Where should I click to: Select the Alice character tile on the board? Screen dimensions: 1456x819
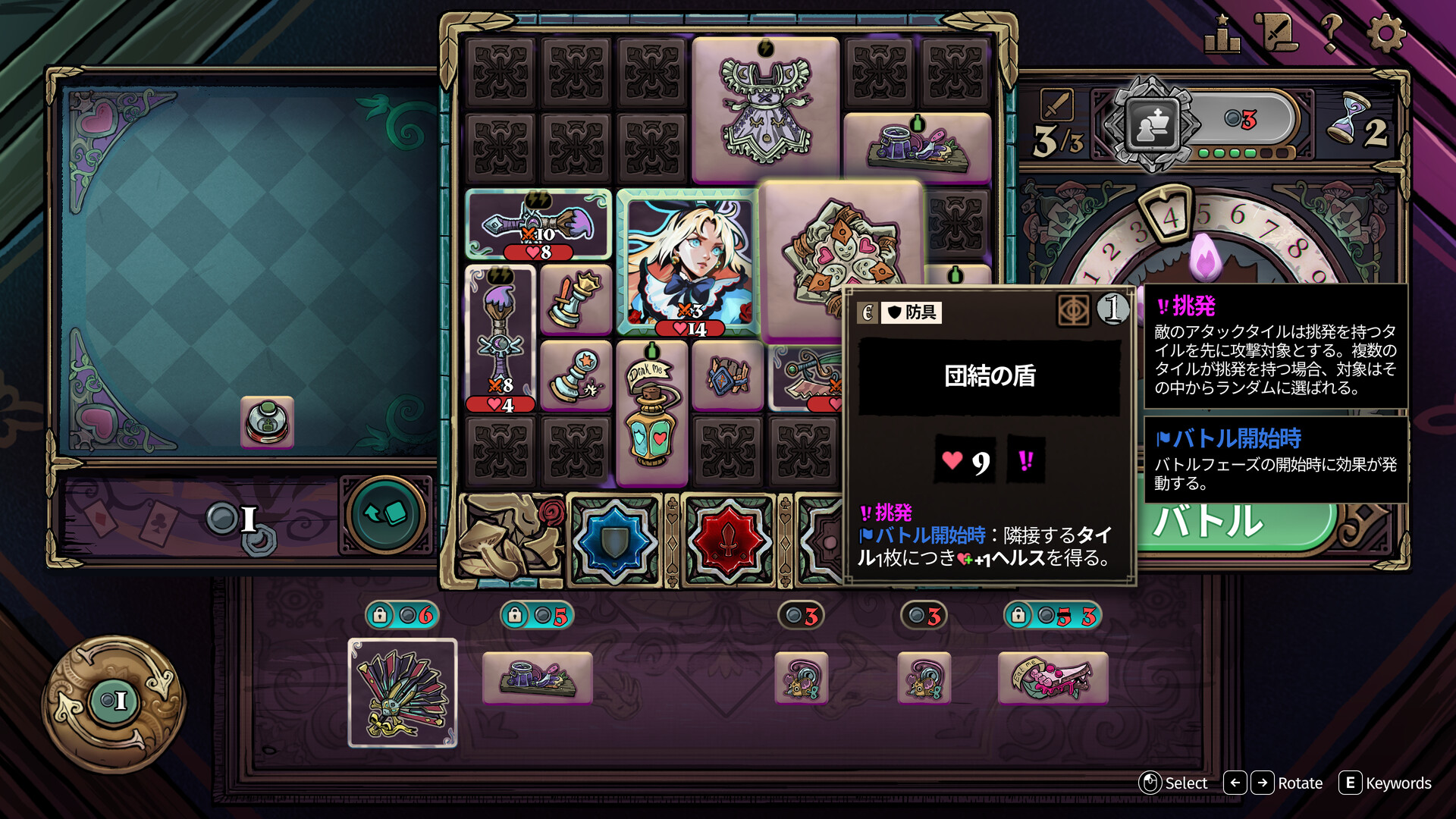pyautogui.click(x=689, y=262)
